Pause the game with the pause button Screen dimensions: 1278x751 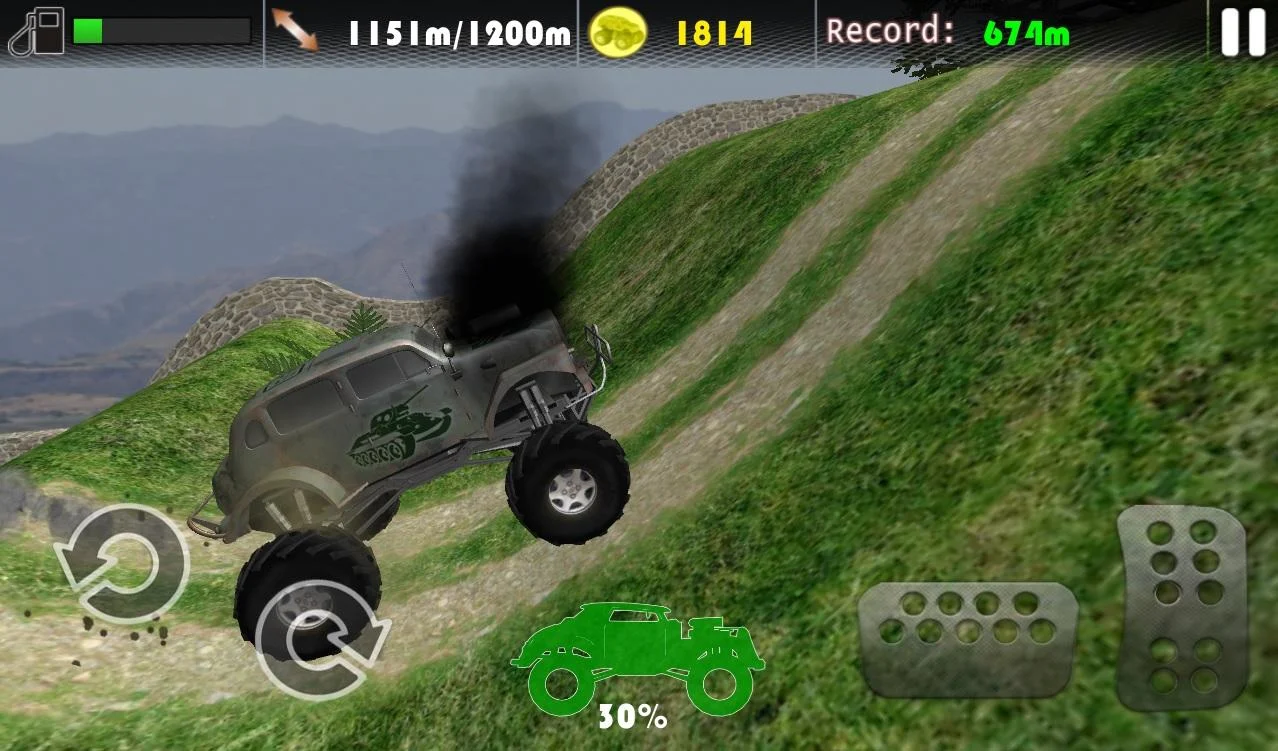pos(1243,32)
